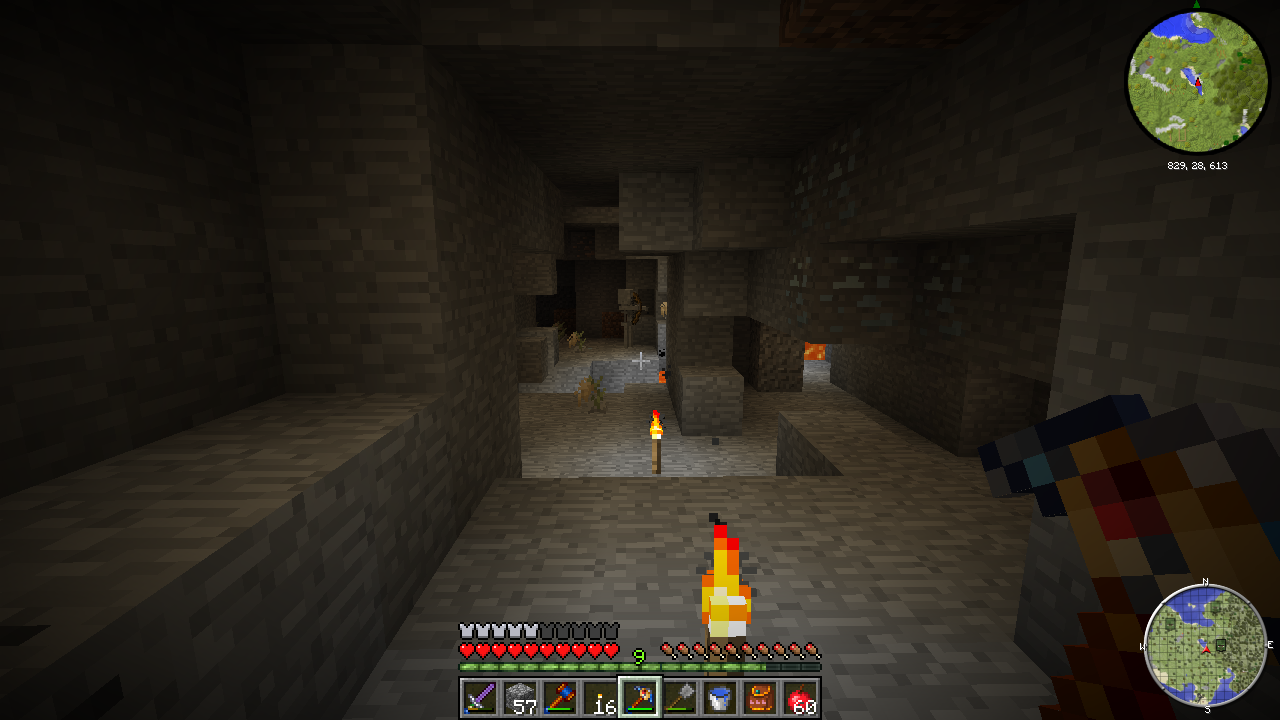The height and width of the screenshot is (720, 1280).
Task: Click the zombie mob marker near minimap center
Action: point(1222,643)
